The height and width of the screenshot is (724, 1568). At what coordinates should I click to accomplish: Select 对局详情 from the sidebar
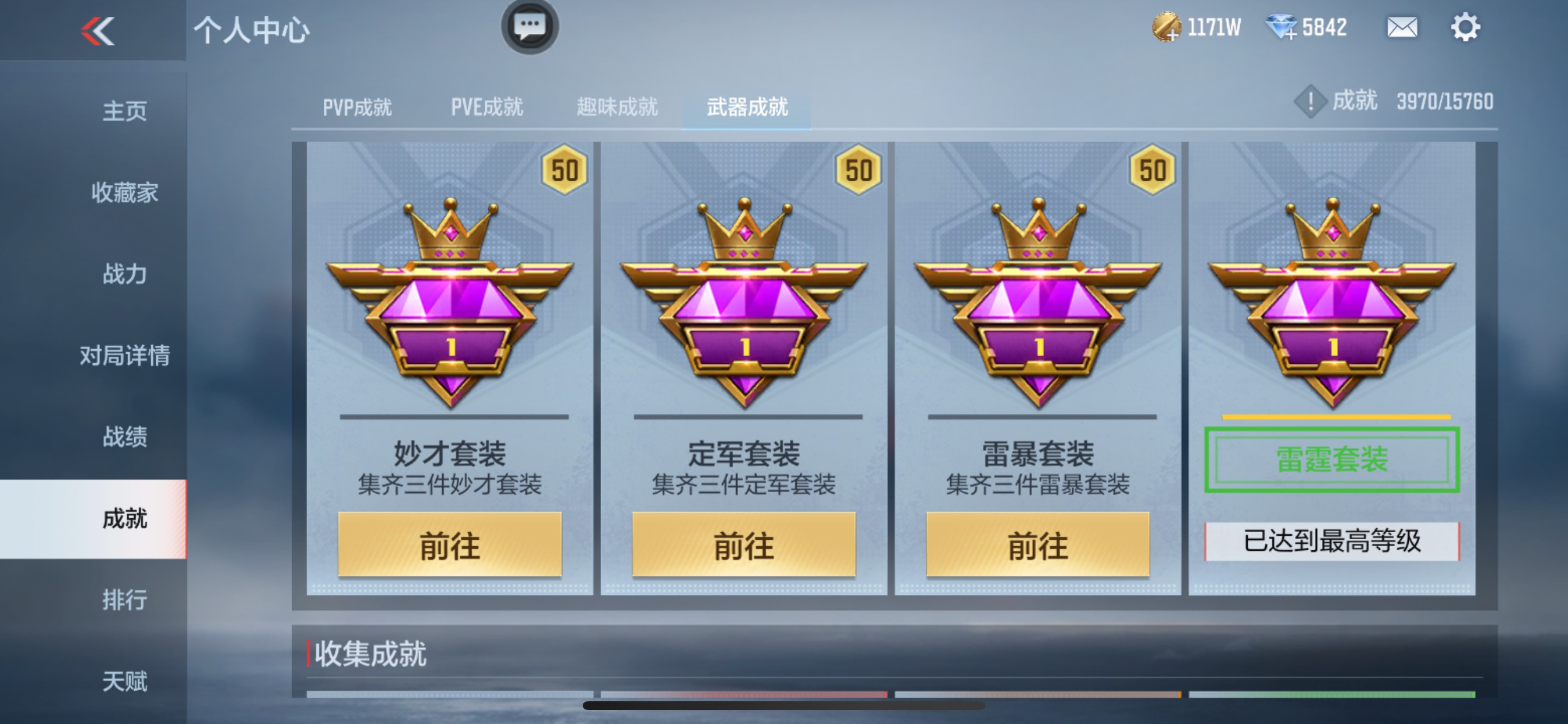[x=125, y=356]
